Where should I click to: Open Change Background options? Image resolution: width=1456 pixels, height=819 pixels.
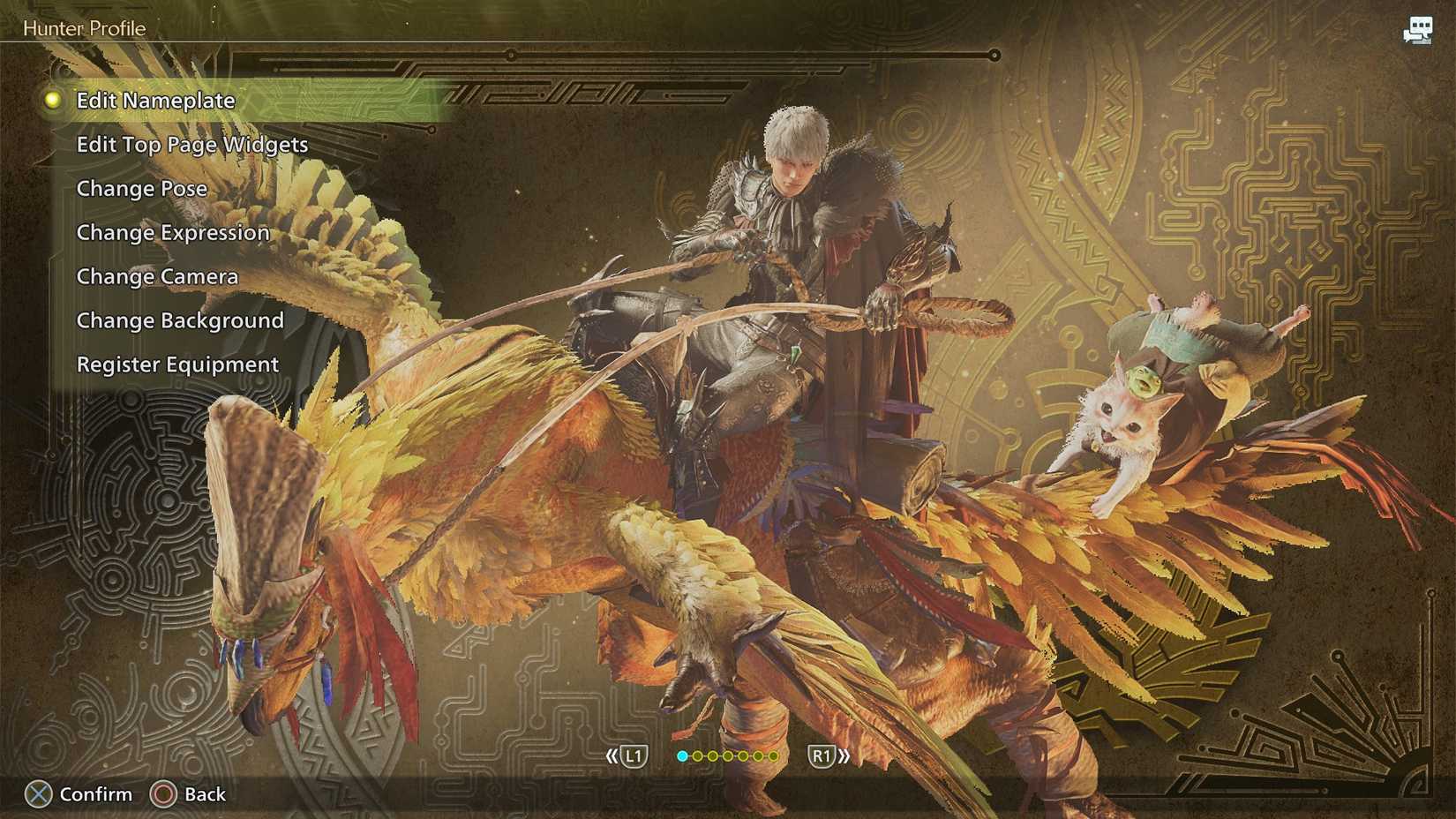(x=180, y=320)
